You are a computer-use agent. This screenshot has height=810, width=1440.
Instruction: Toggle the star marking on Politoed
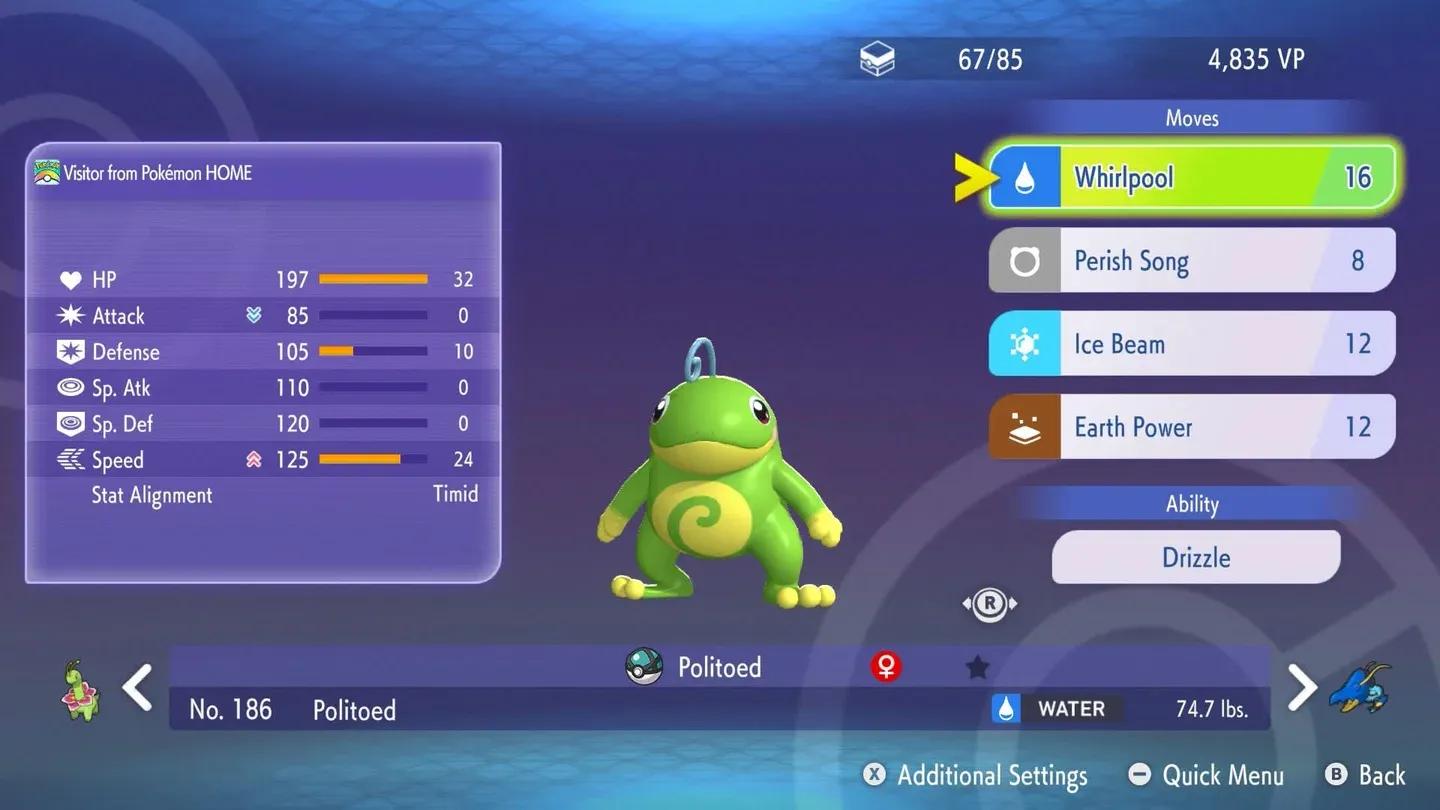pos(977,668)
